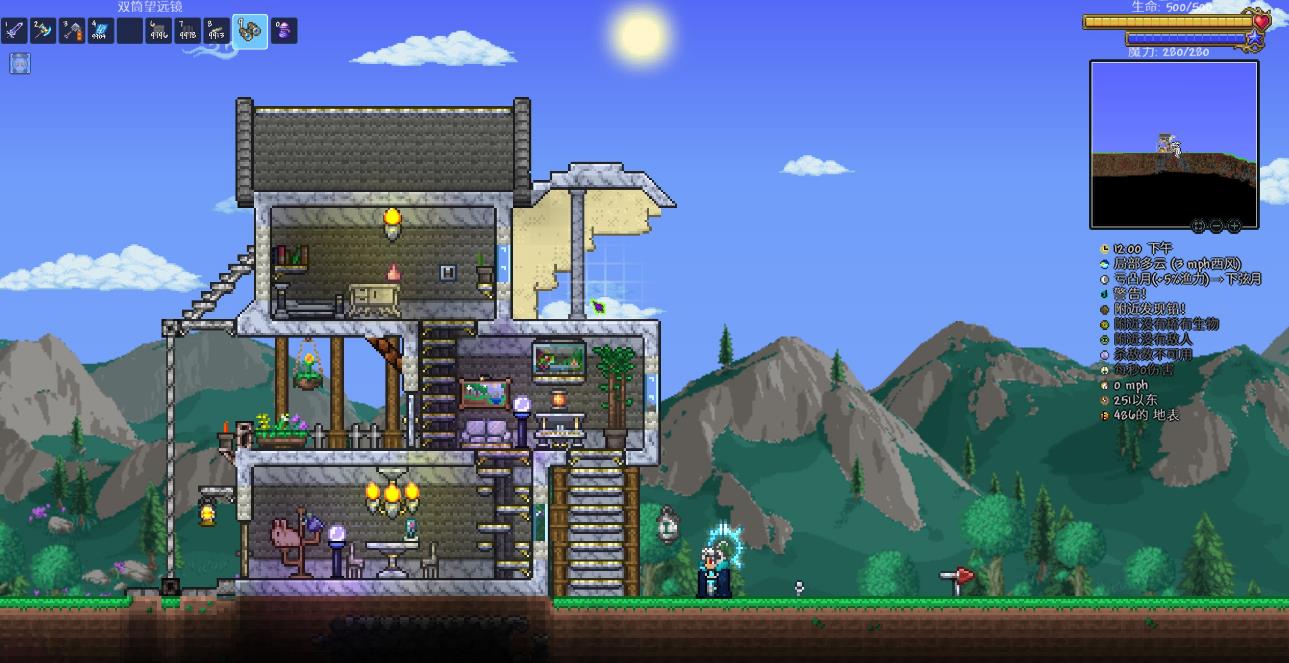The height and width of the screenshot is (663, 1289).
Task: Select the sword in hotbar slot 1
Action: point(14,31)
